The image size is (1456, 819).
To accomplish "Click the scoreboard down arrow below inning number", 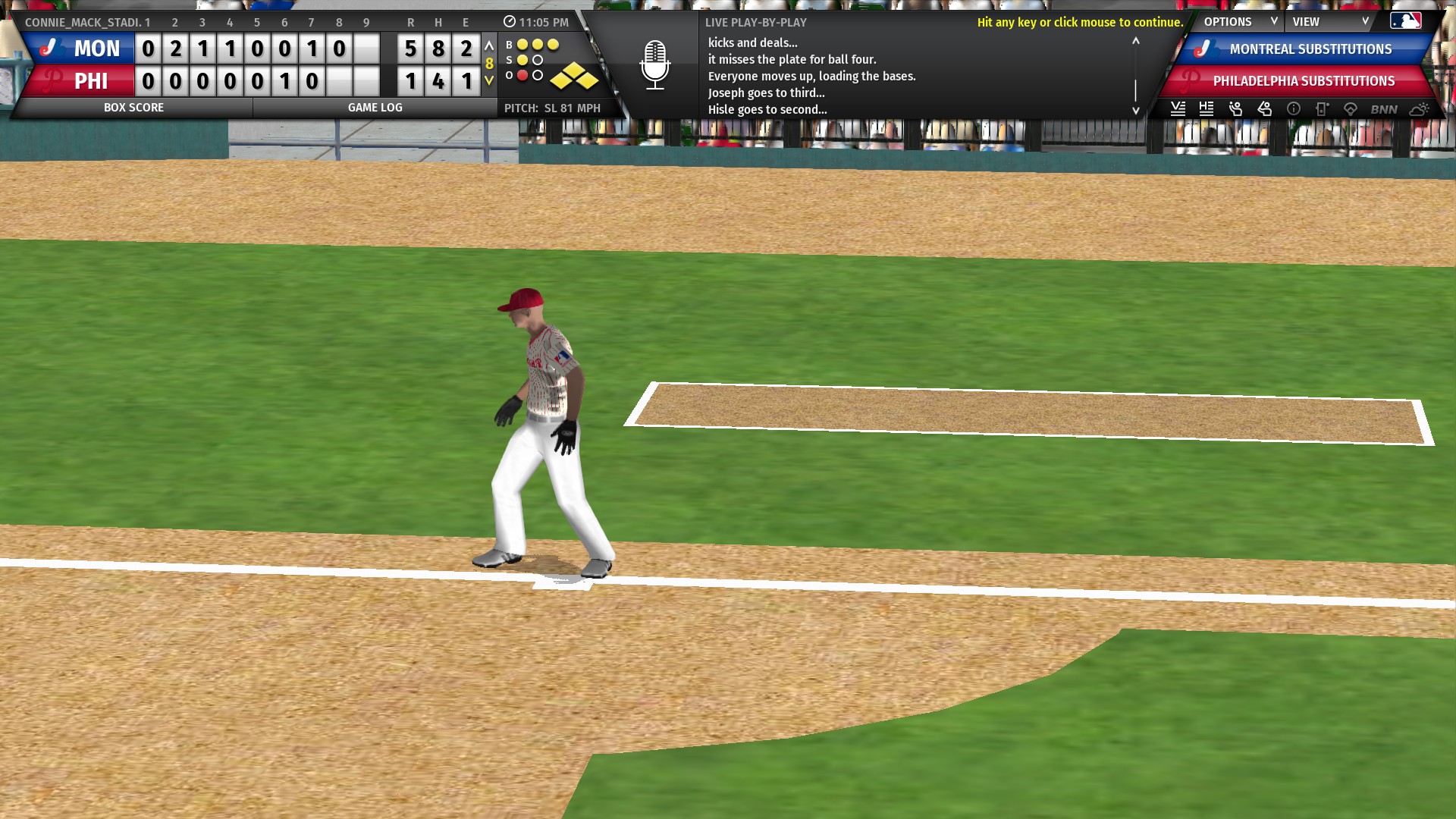I will click(x=489, y=80).
